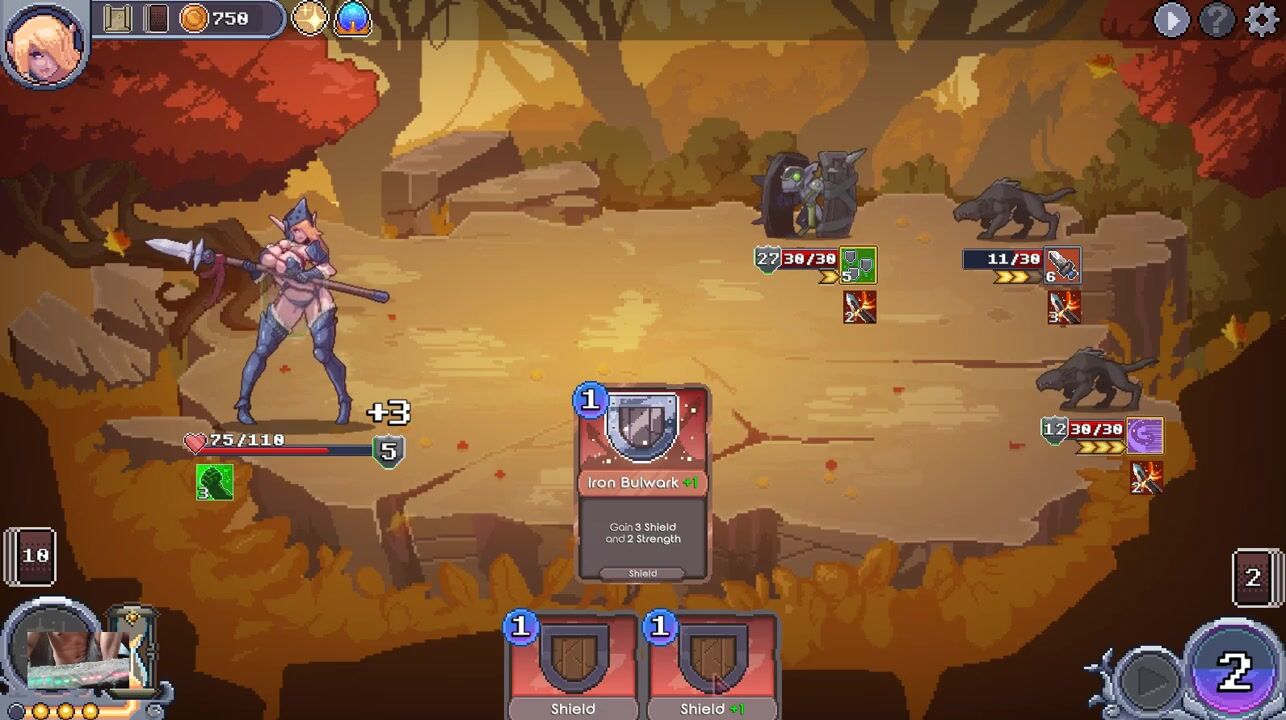Image resolution: width=1286 pixels, height=720 pixels.
Task: Inspect the sword attack intent showing 6
Action: click(1062, 265)
